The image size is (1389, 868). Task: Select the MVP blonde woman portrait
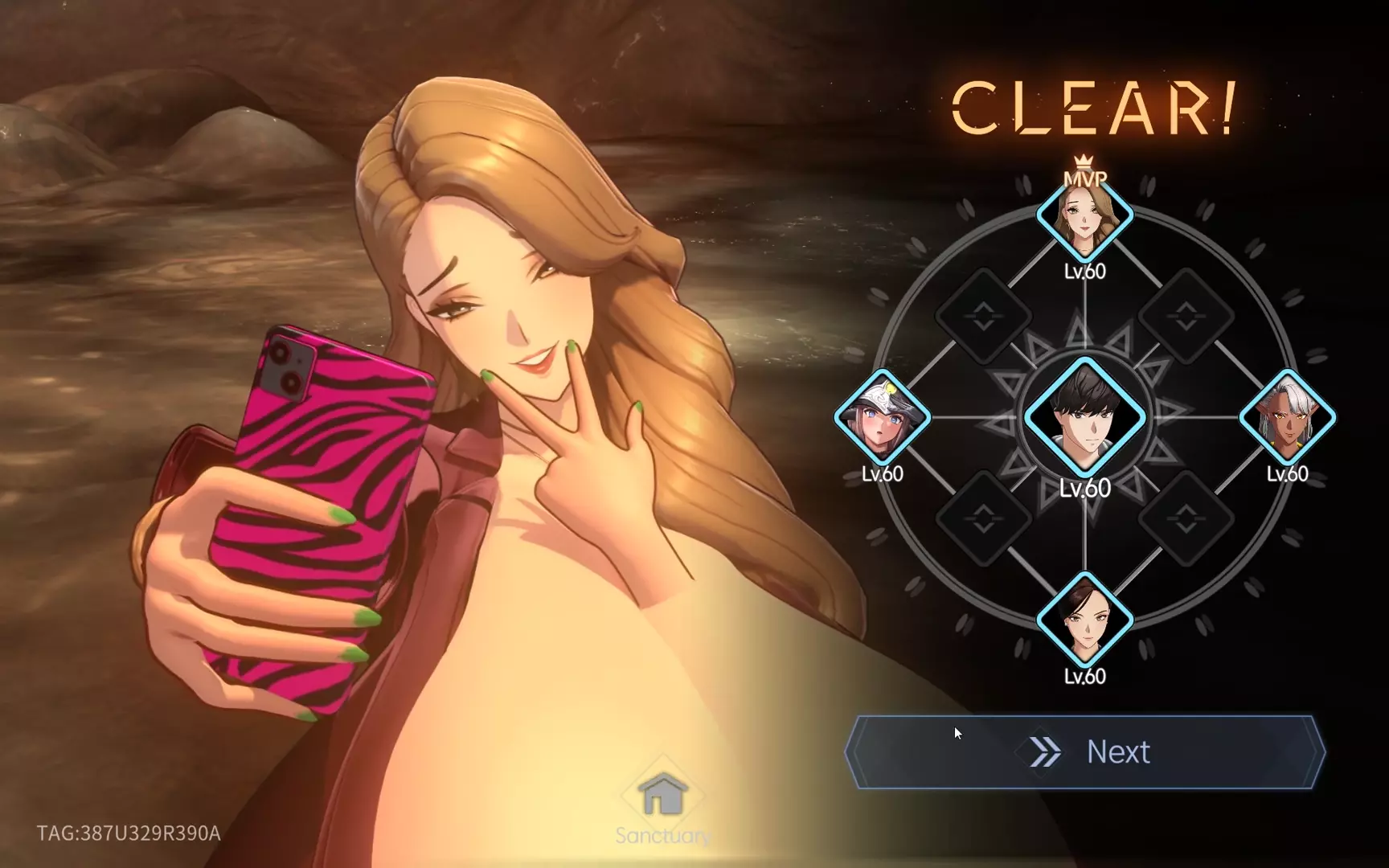click(1084, 215)
